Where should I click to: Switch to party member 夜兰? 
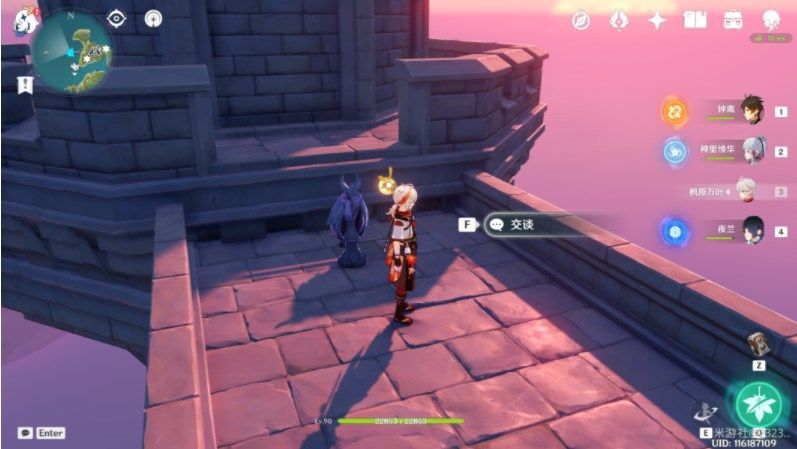(x=748, y=231)
